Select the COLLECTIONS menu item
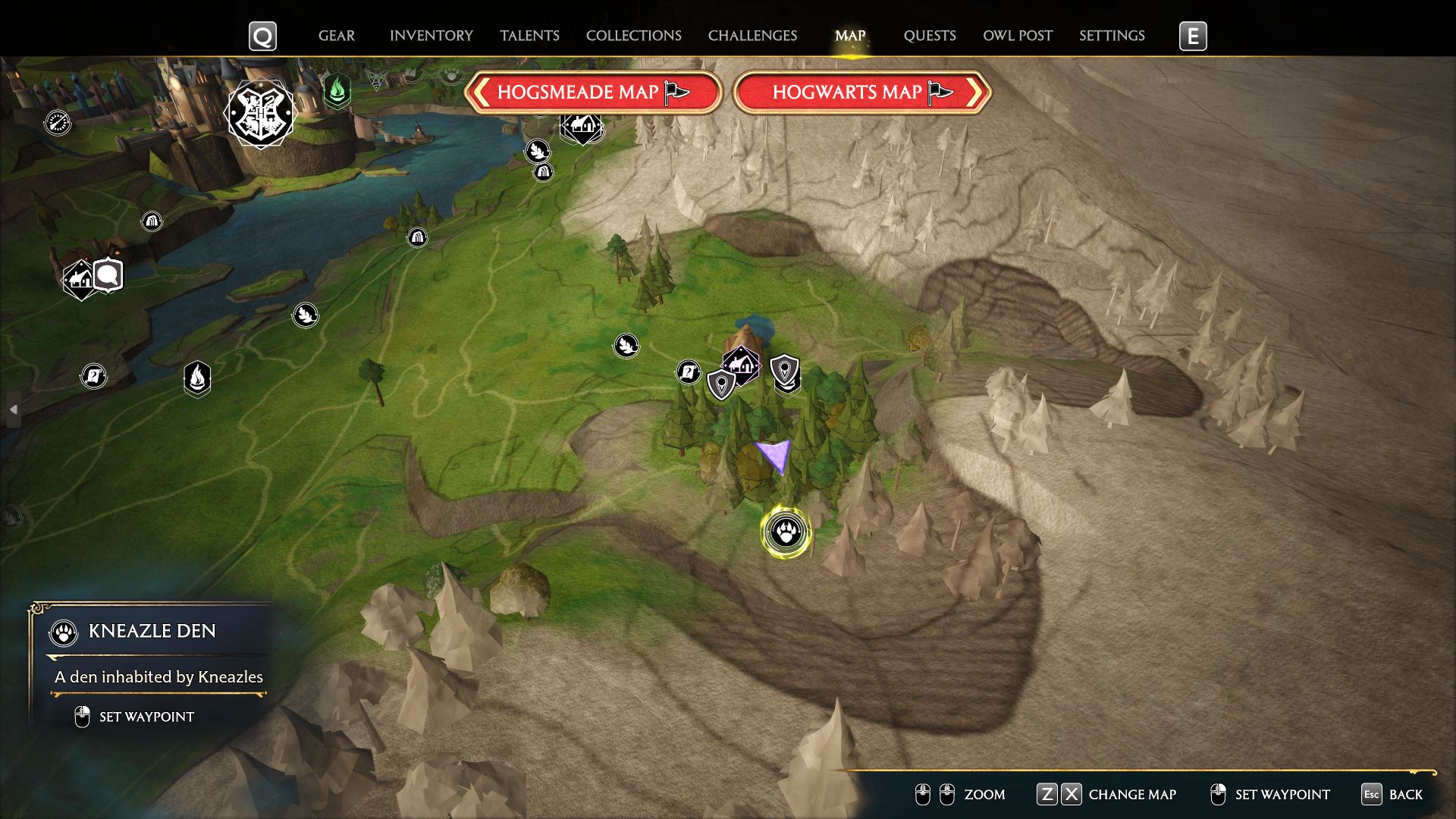 (634, 35)
